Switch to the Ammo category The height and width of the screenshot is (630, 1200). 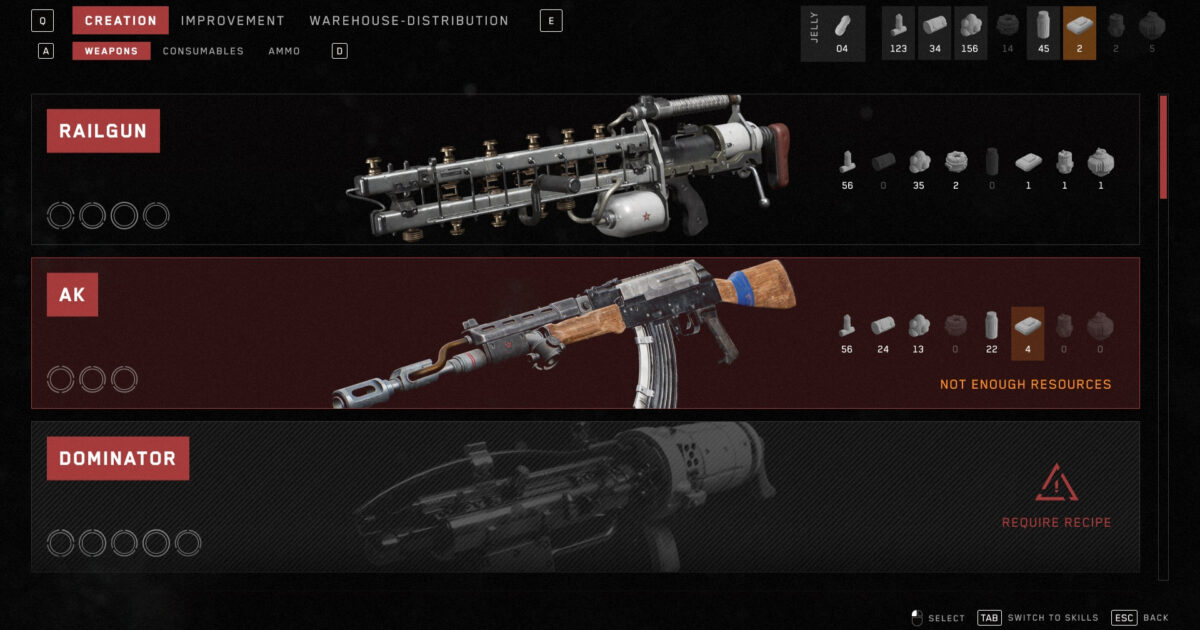pyautogui.click(x=284, y=51)
